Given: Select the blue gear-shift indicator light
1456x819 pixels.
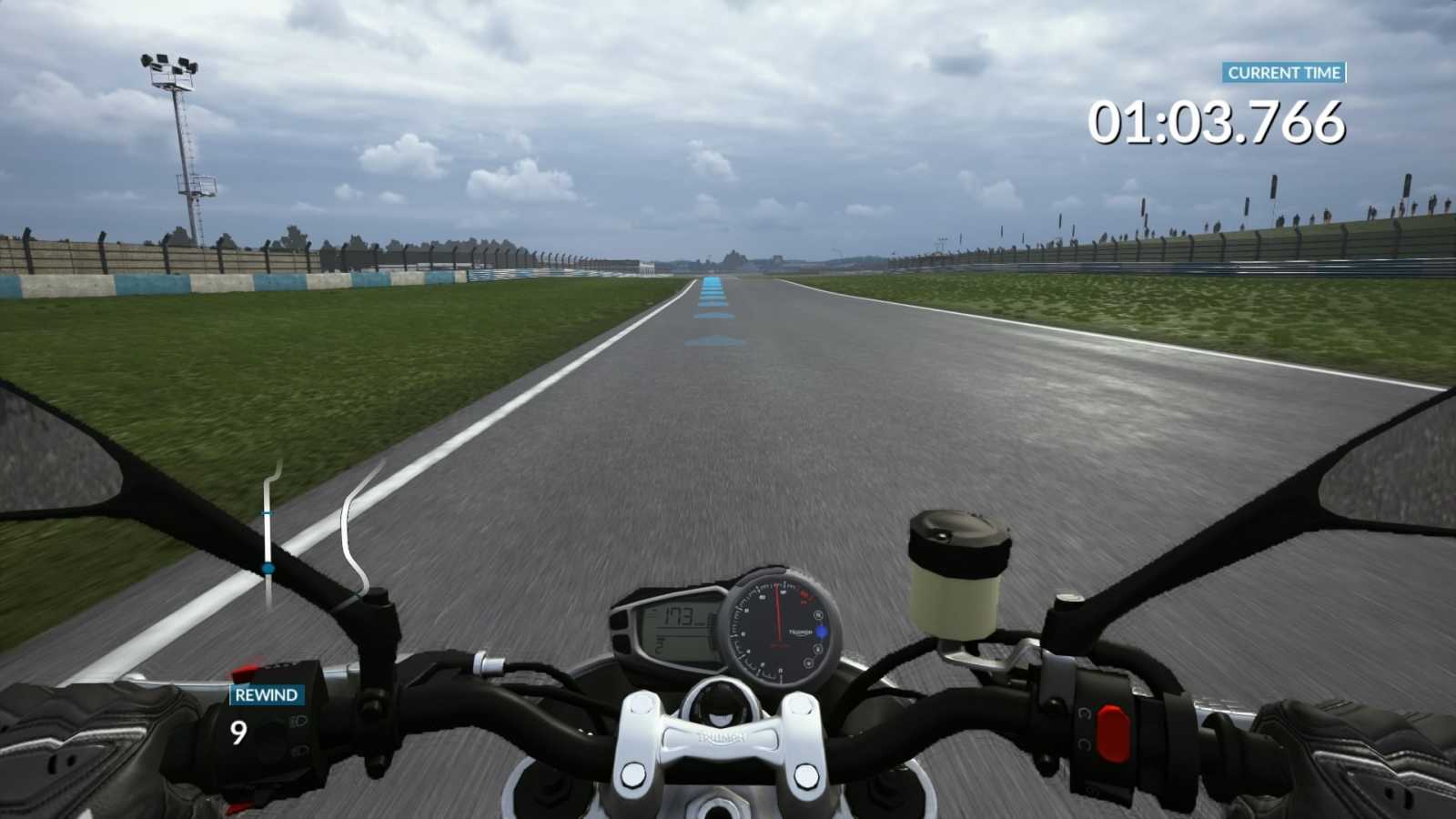Looking at the screenshot, I should click(822, 632).
